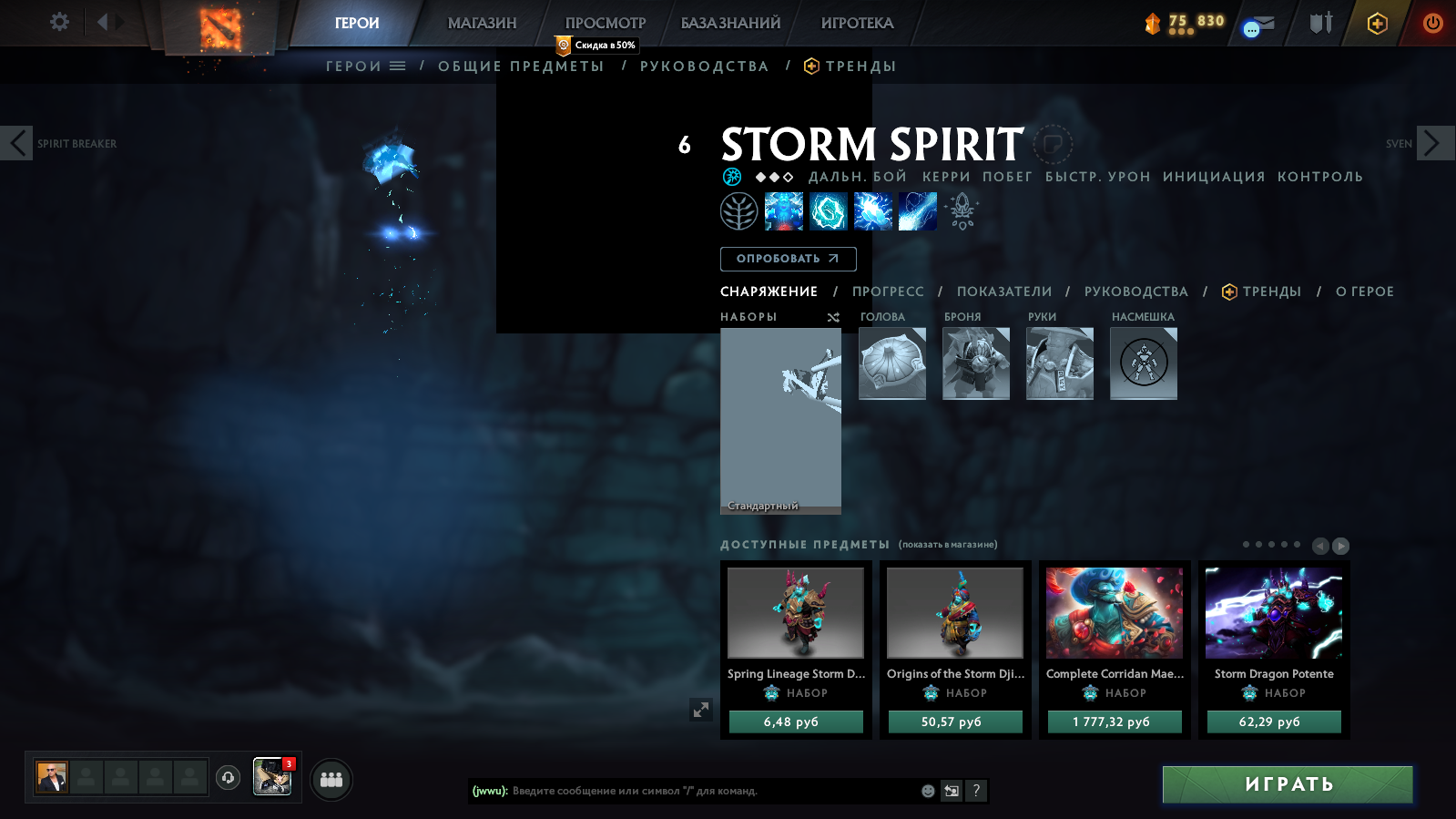Click the power off button
This screenshot has height=819, width=1456.
[x=1431, y=24]
